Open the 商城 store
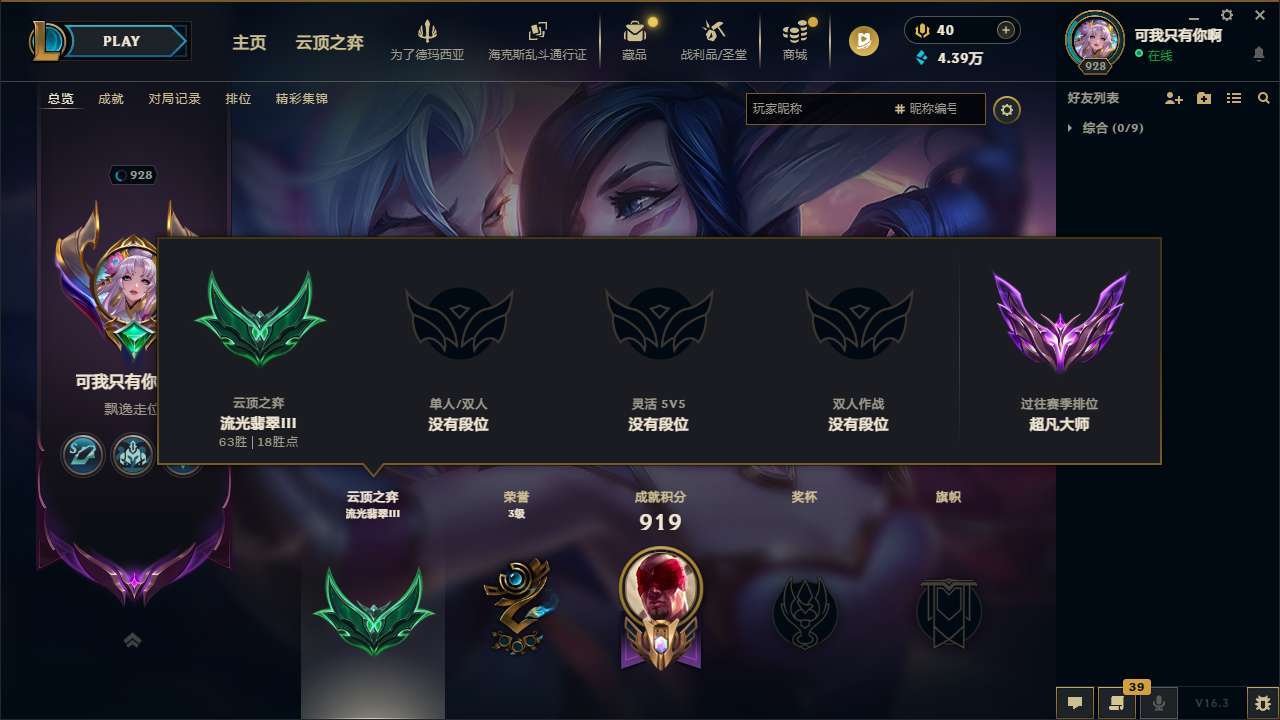Image resolution: width=1280 pixels, height=720 pixels. (795, 40)
